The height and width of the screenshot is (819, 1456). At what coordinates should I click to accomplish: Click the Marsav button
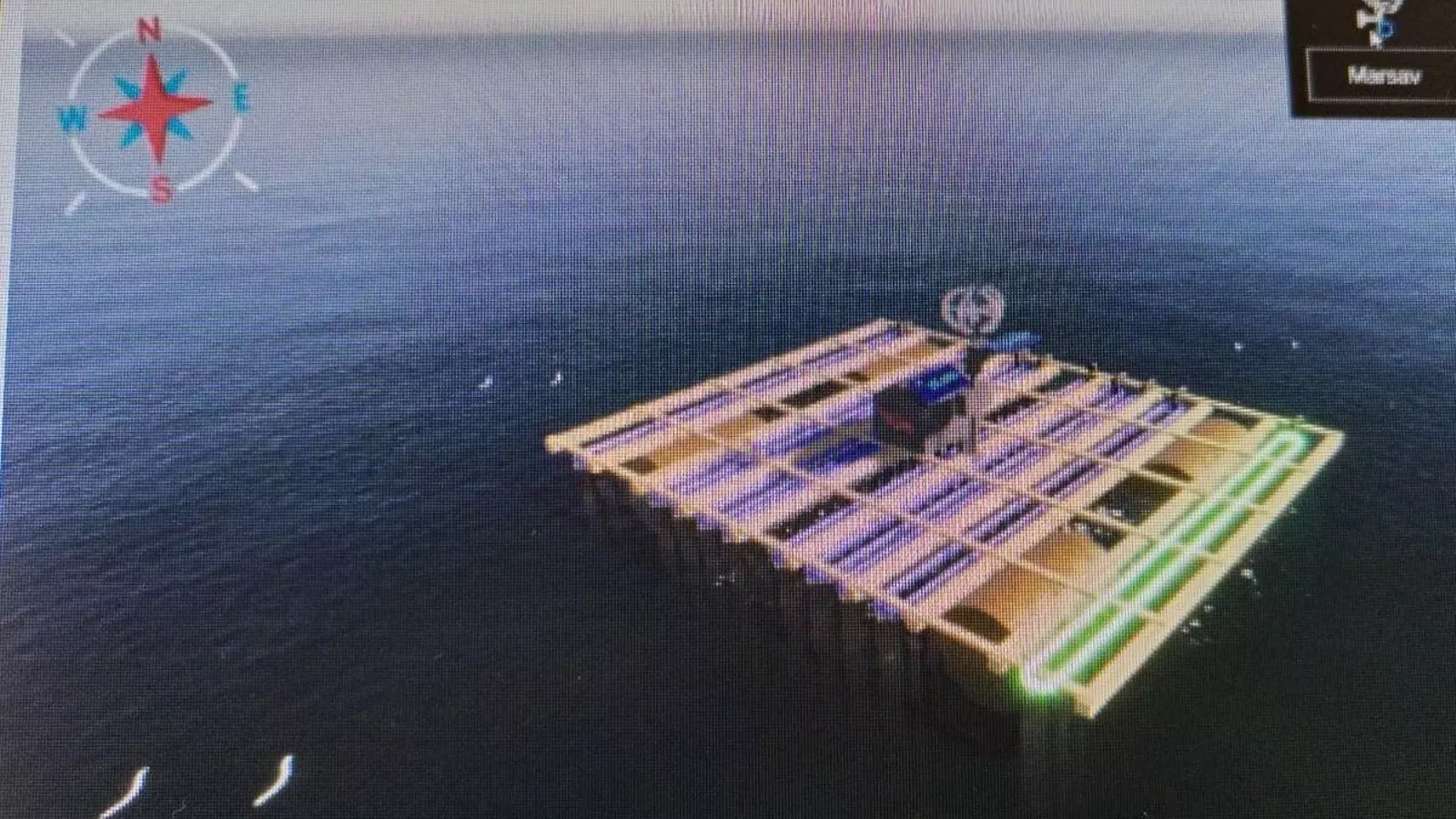(1385, 75)
